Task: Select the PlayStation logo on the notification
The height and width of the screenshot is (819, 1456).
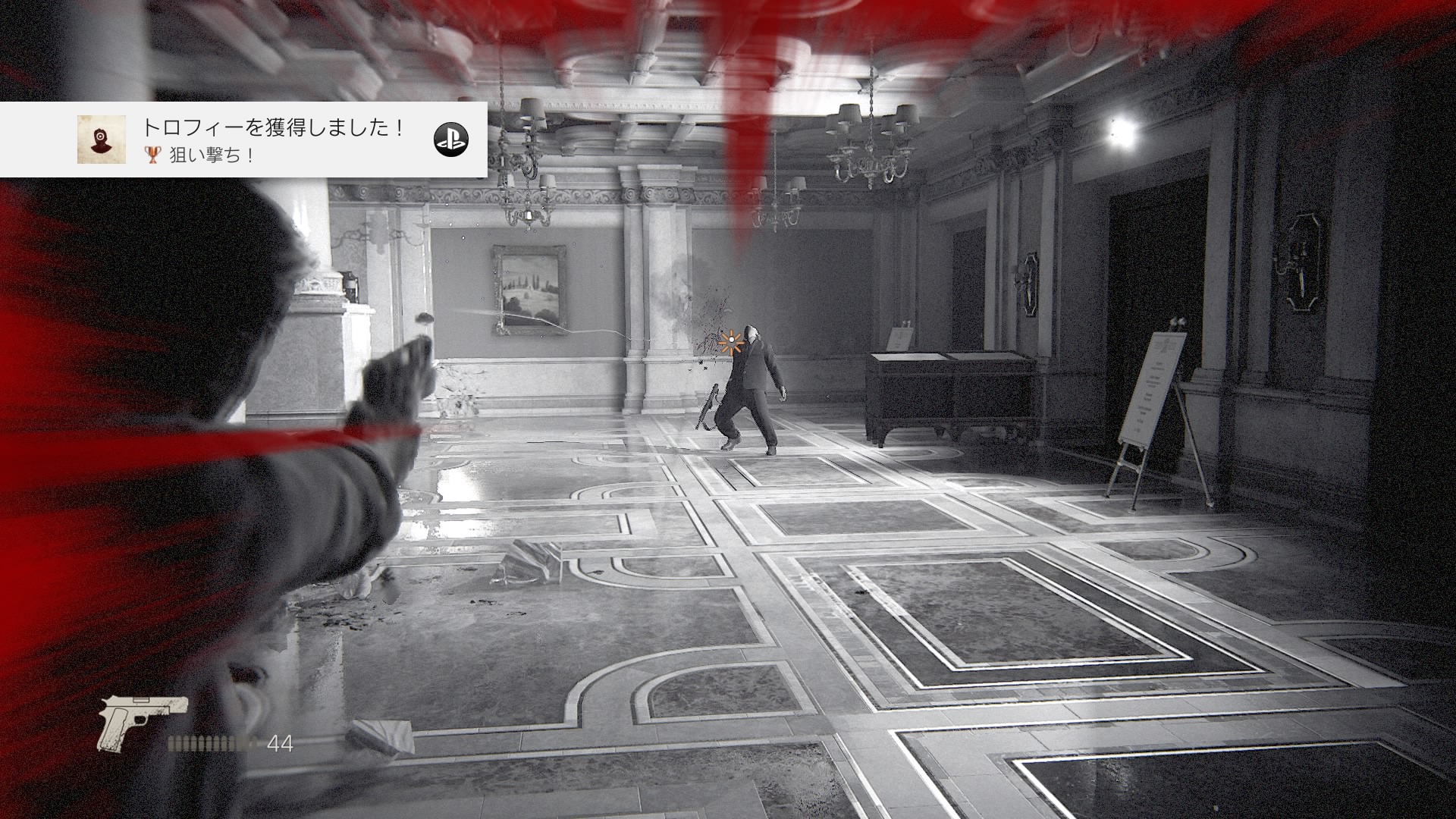Action: click(x=451, y=140)
